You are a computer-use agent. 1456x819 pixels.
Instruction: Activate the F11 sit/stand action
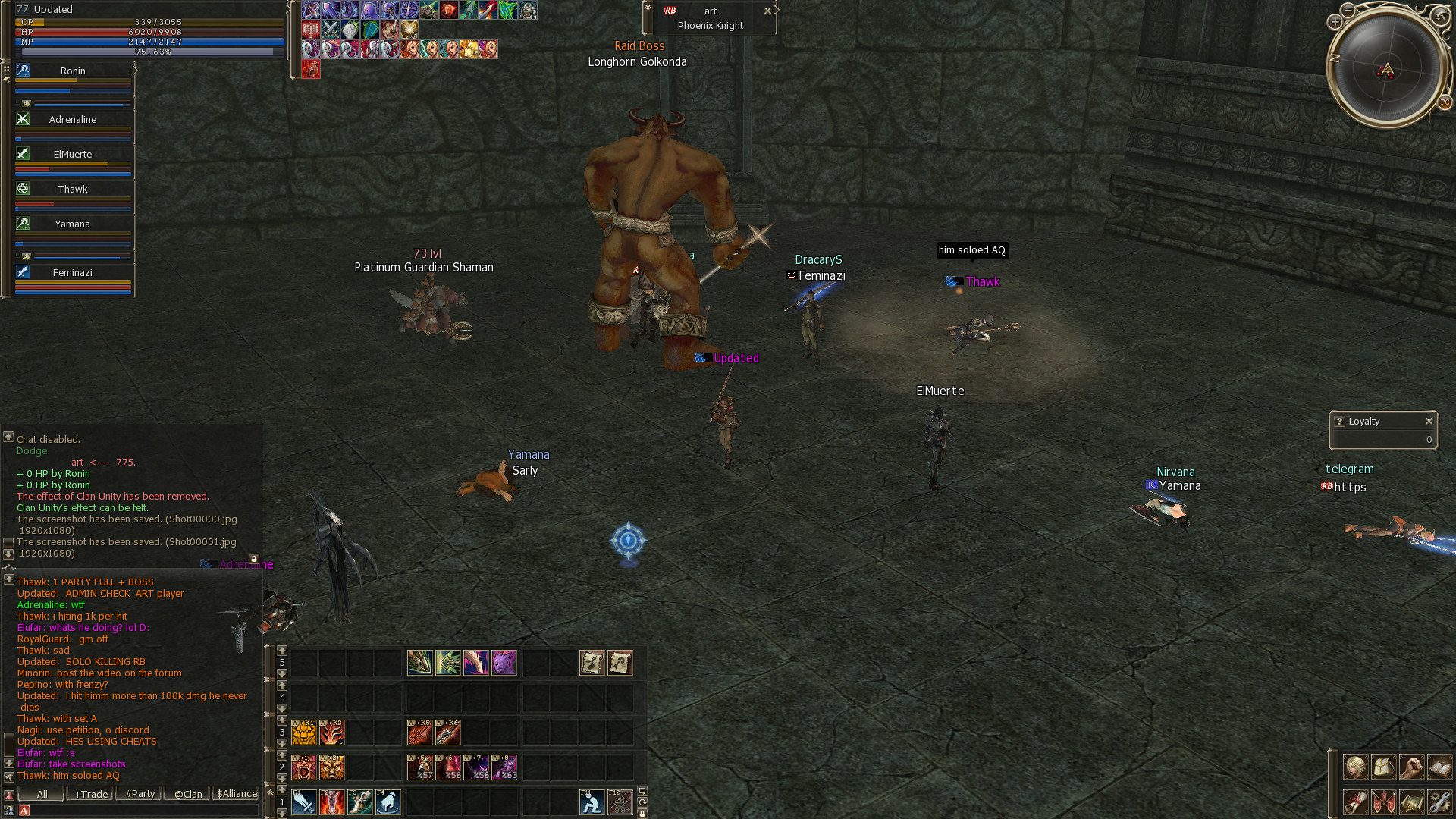click(591, 802)
